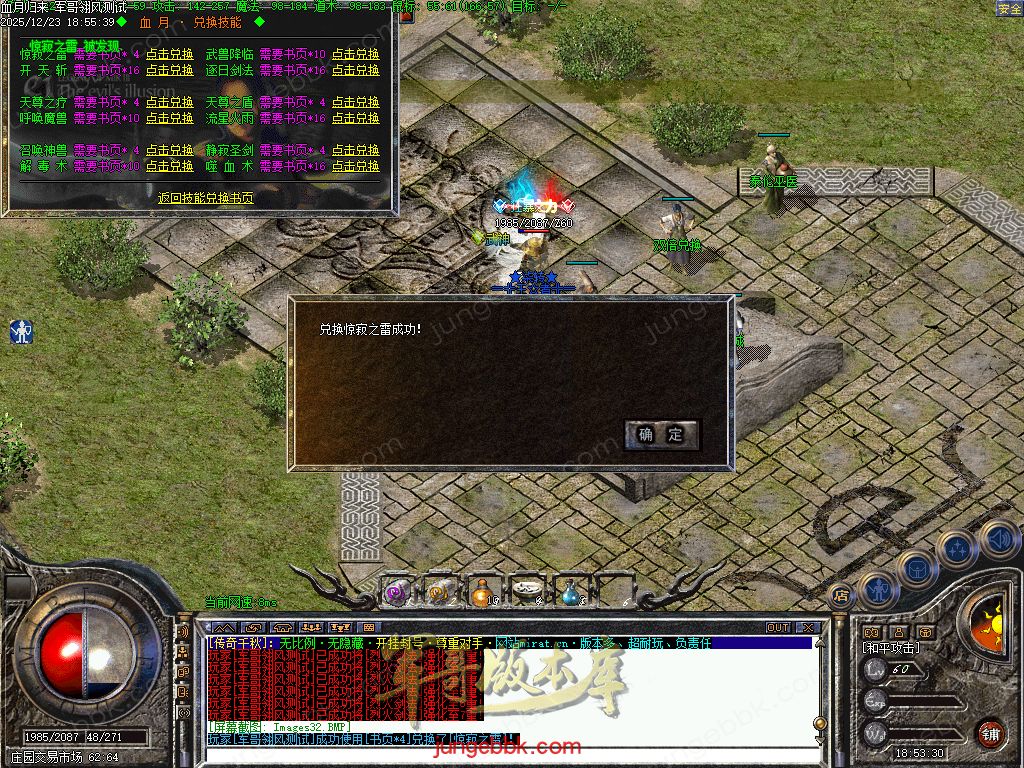Screen dimensions: 1024x768
Task: Open the 铺 stall button
Action: pyautogui.click(x=990, y=733)
